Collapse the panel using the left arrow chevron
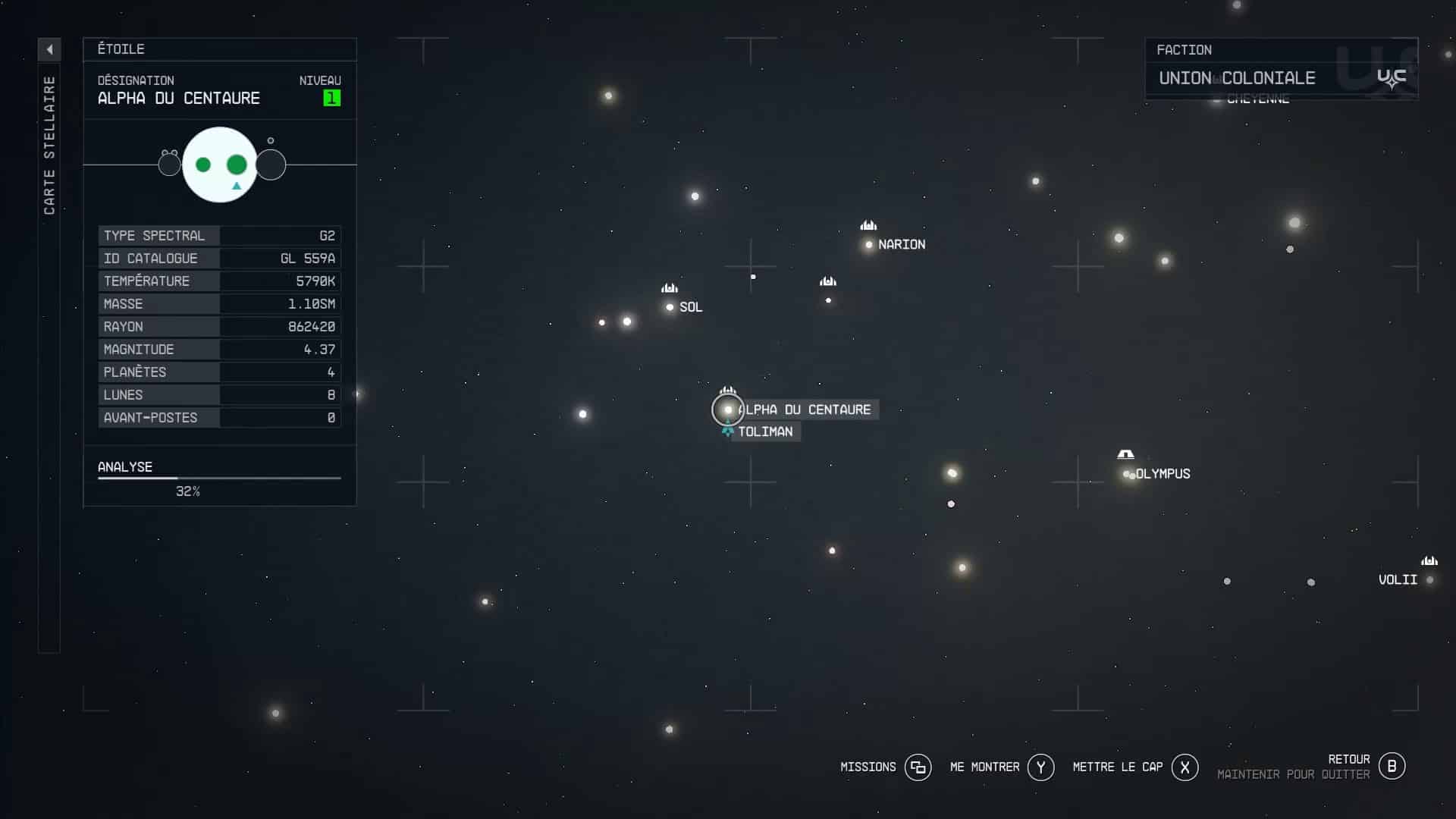The width and height of the screenshot is (1456, 819). [49, 49]
